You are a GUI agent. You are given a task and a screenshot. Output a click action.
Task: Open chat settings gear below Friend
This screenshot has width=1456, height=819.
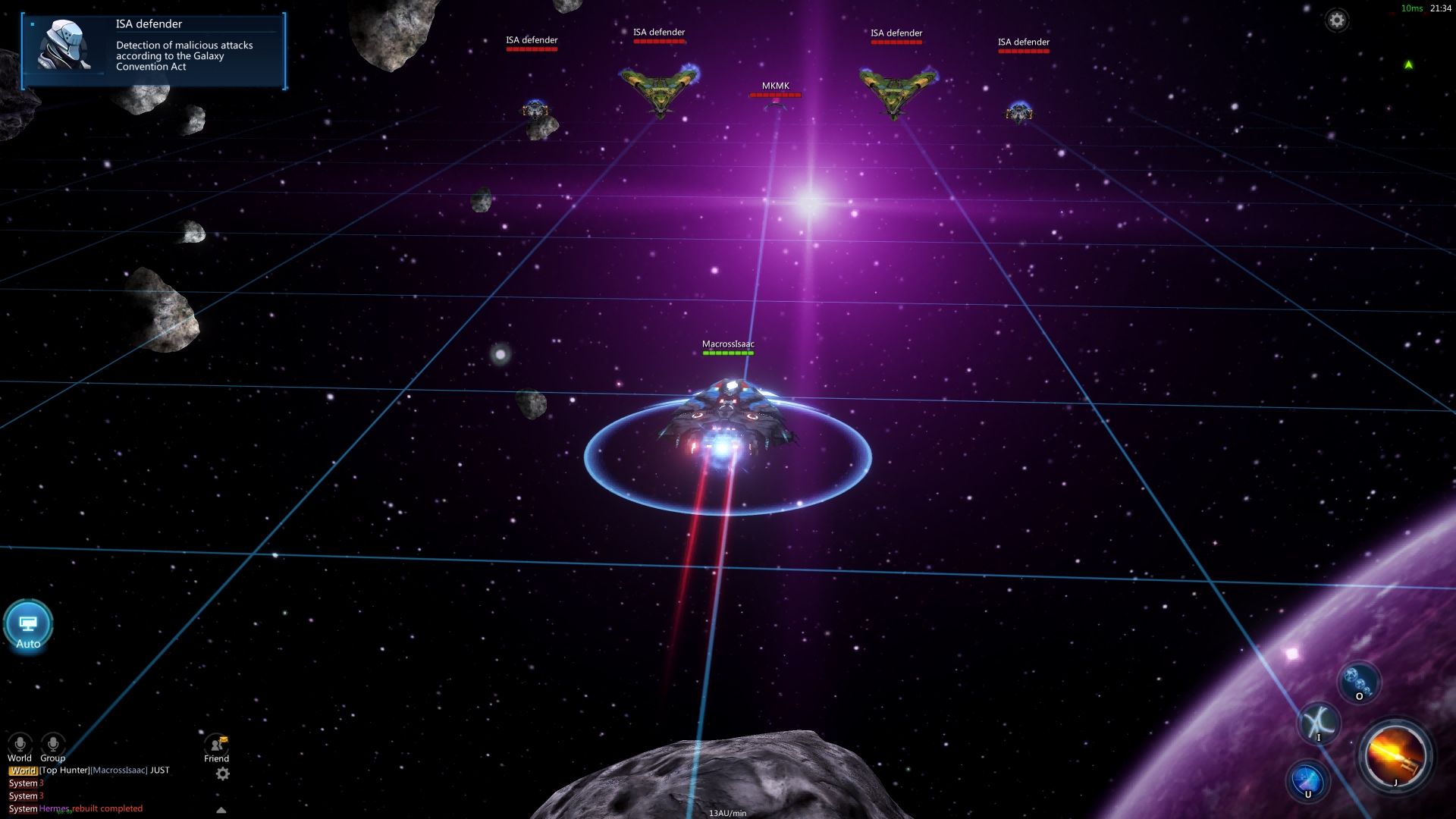222,773
